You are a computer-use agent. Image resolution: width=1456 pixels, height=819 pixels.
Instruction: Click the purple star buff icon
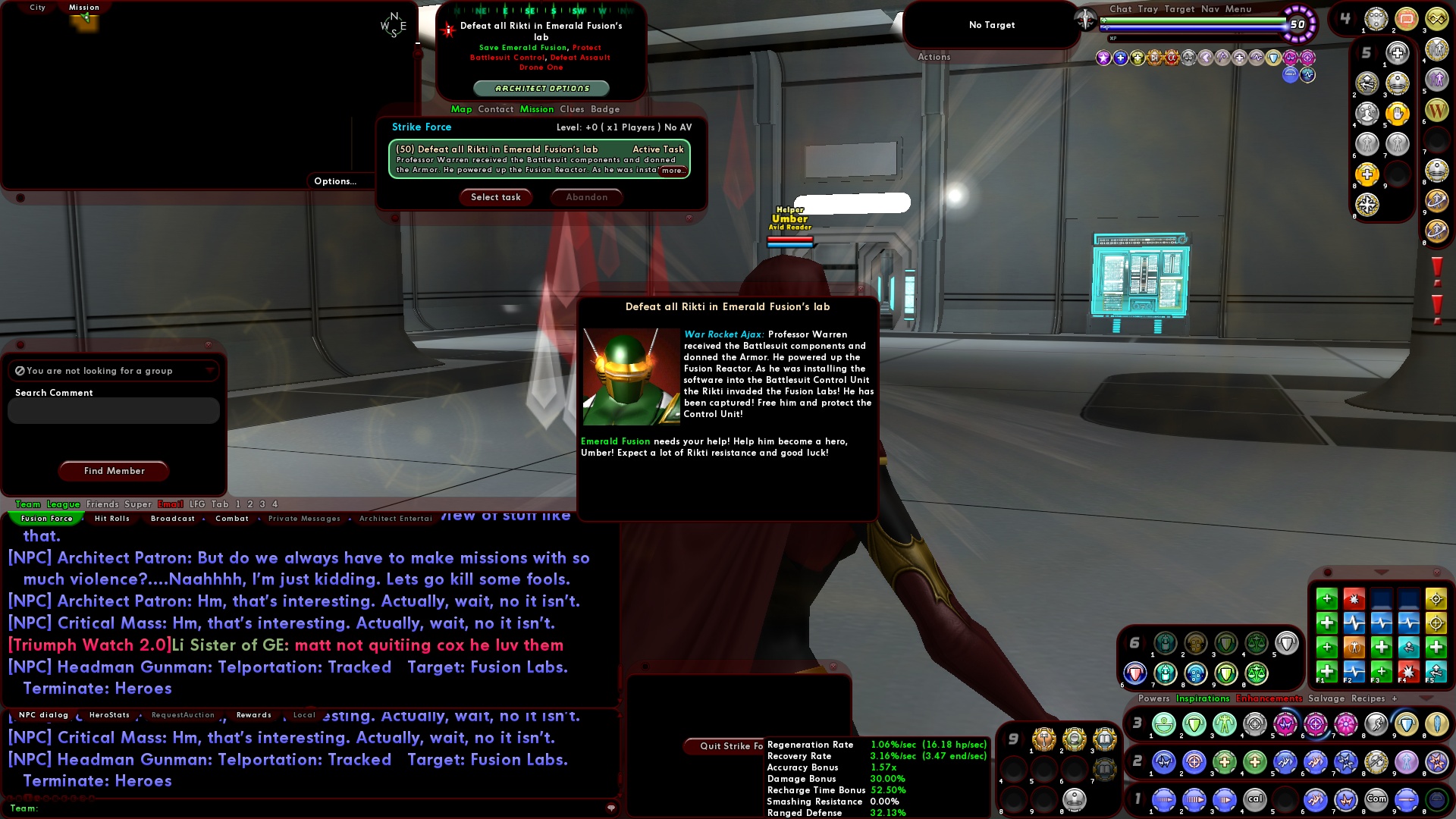coord(1104,58)
